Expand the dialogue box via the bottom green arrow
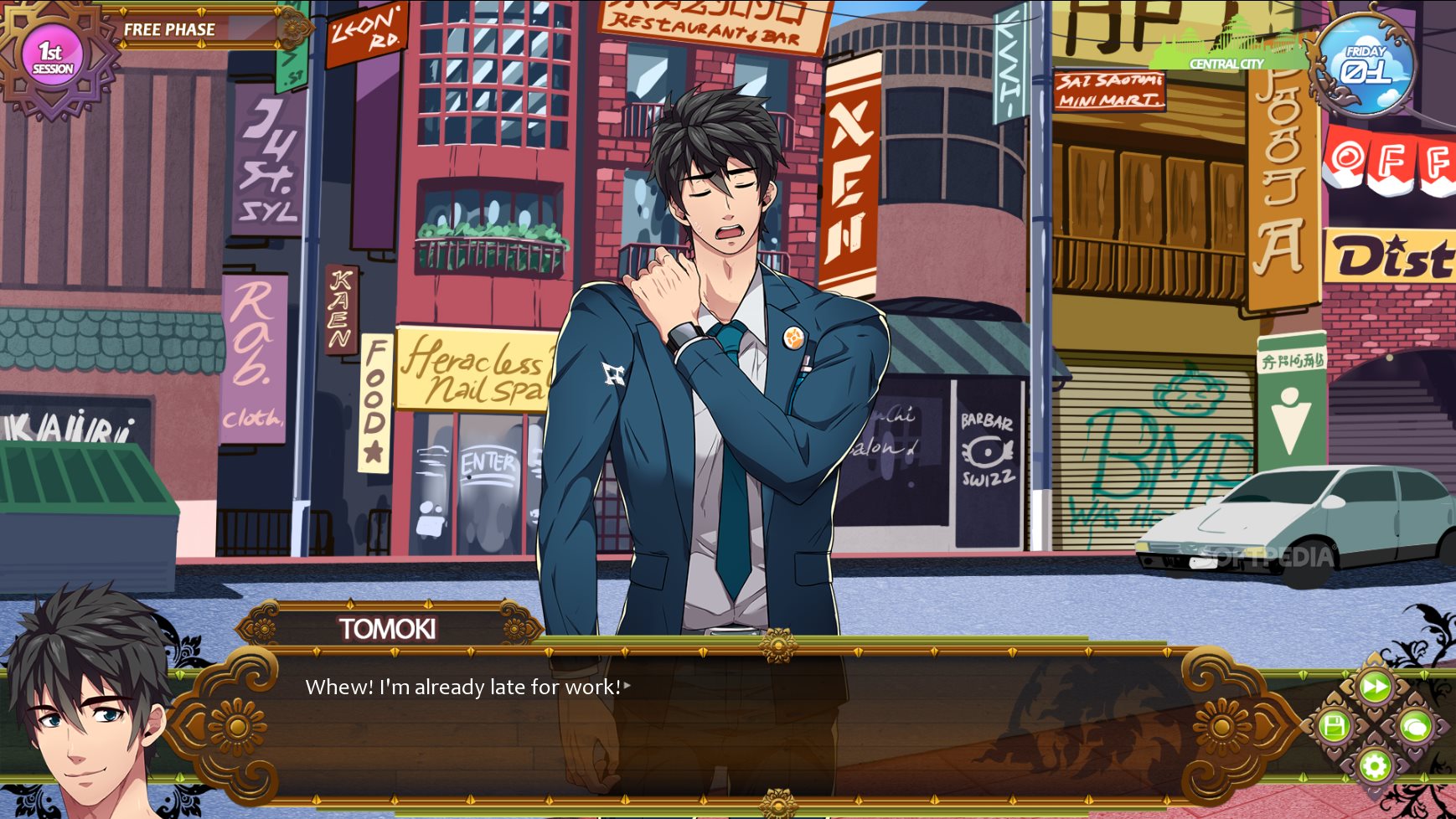This screenshot has height=819, width=1456. tap(1424, 777)
